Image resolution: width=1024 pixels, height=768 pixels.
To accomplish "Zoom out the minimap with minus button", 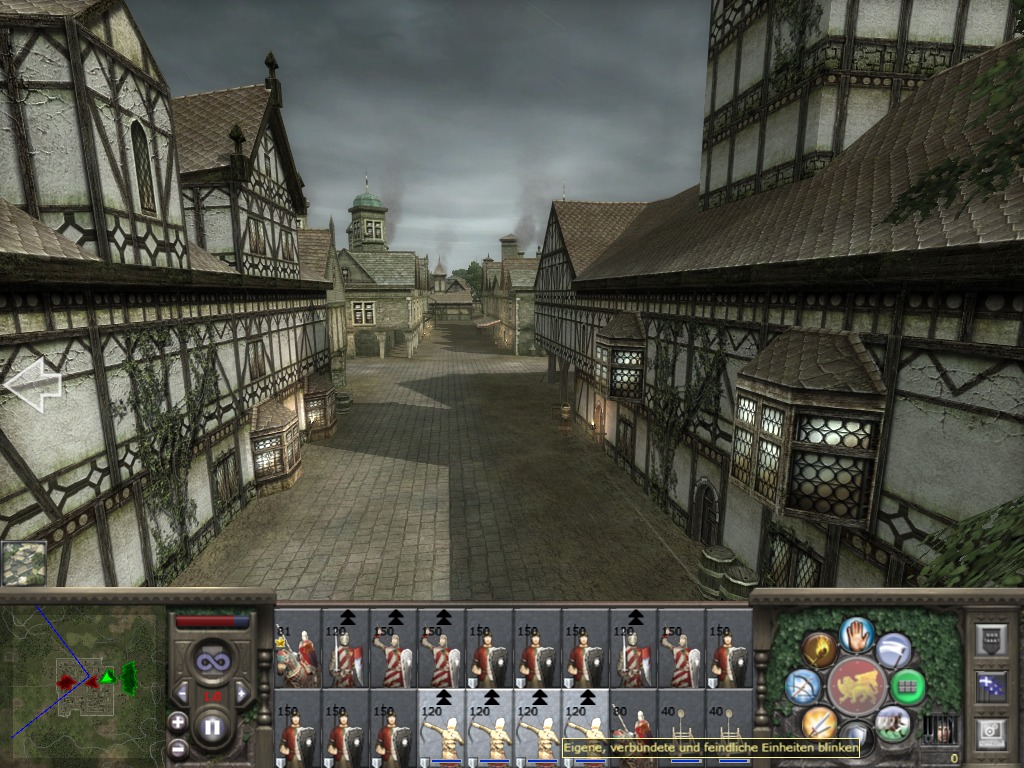I will point(178,747).
